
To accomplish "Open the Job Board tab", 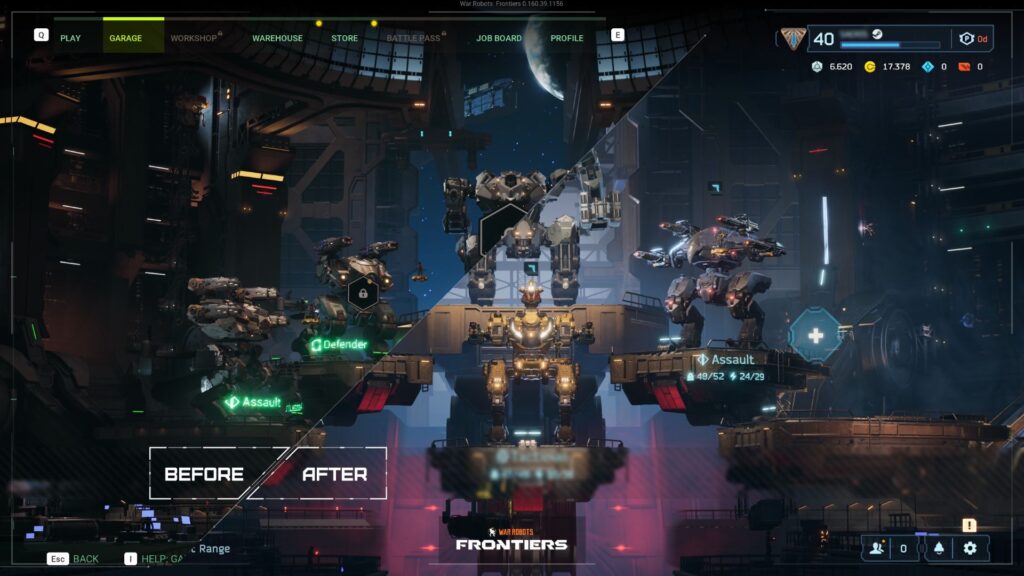I will point(499,38).
